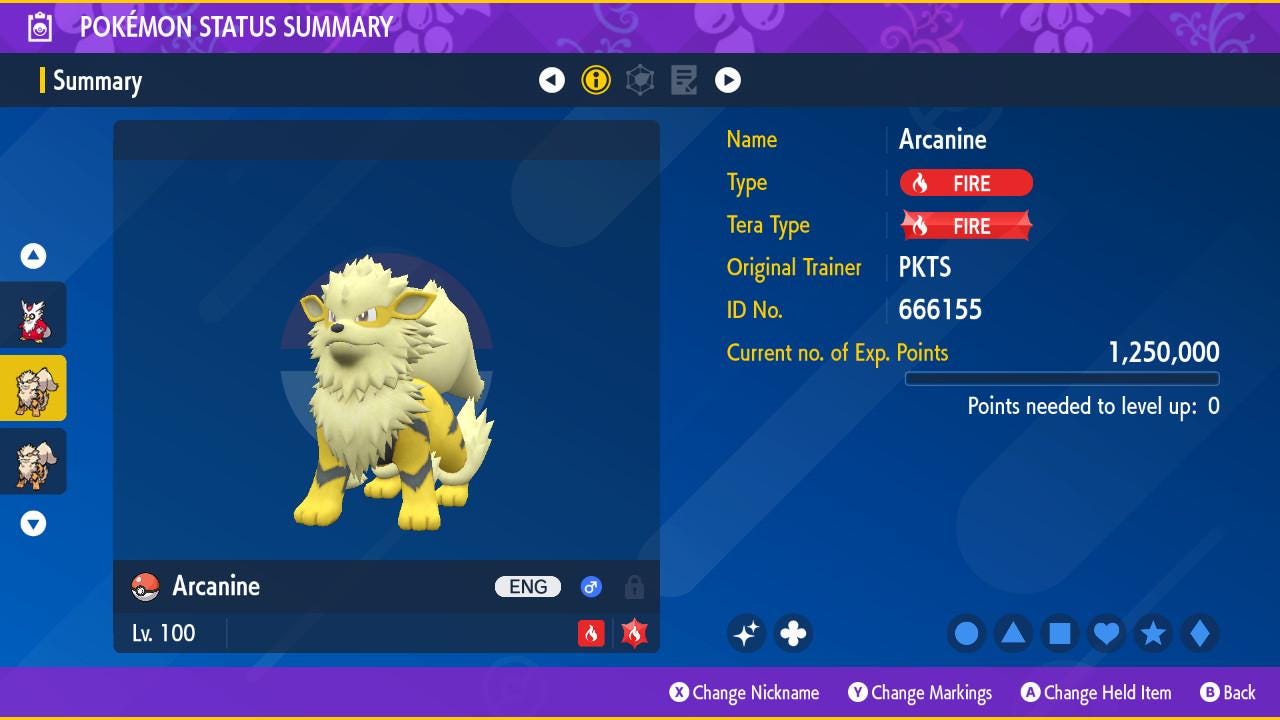The image size is (1280, 720).
Task: Go to the previous summary page arrow
Action: [552, 80]
